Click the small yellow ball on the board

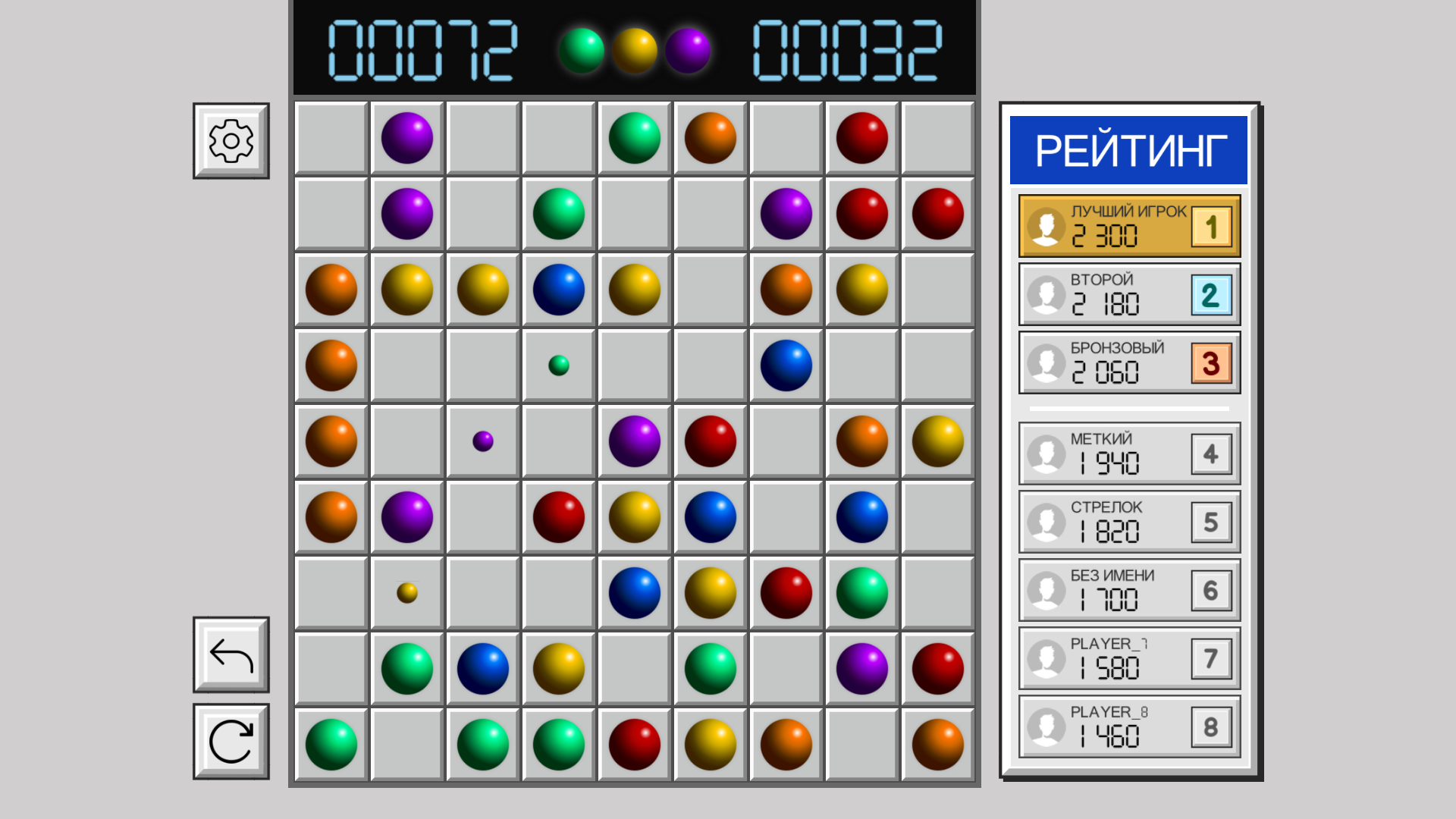pyautogui.click(x=406, y=595)
